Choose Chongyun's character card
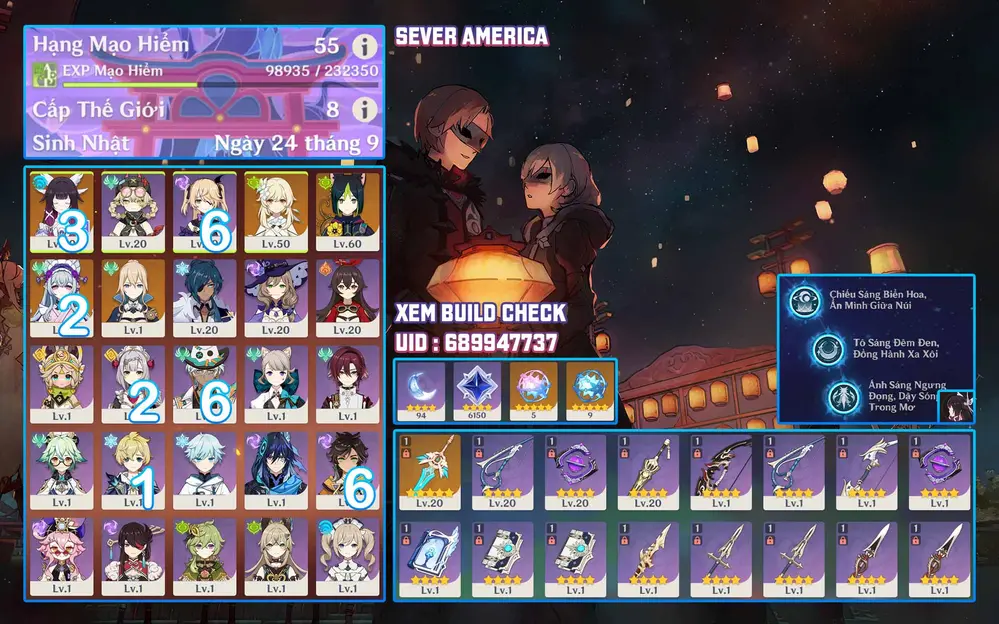999x624 pixels. click(x=204, y=470)
